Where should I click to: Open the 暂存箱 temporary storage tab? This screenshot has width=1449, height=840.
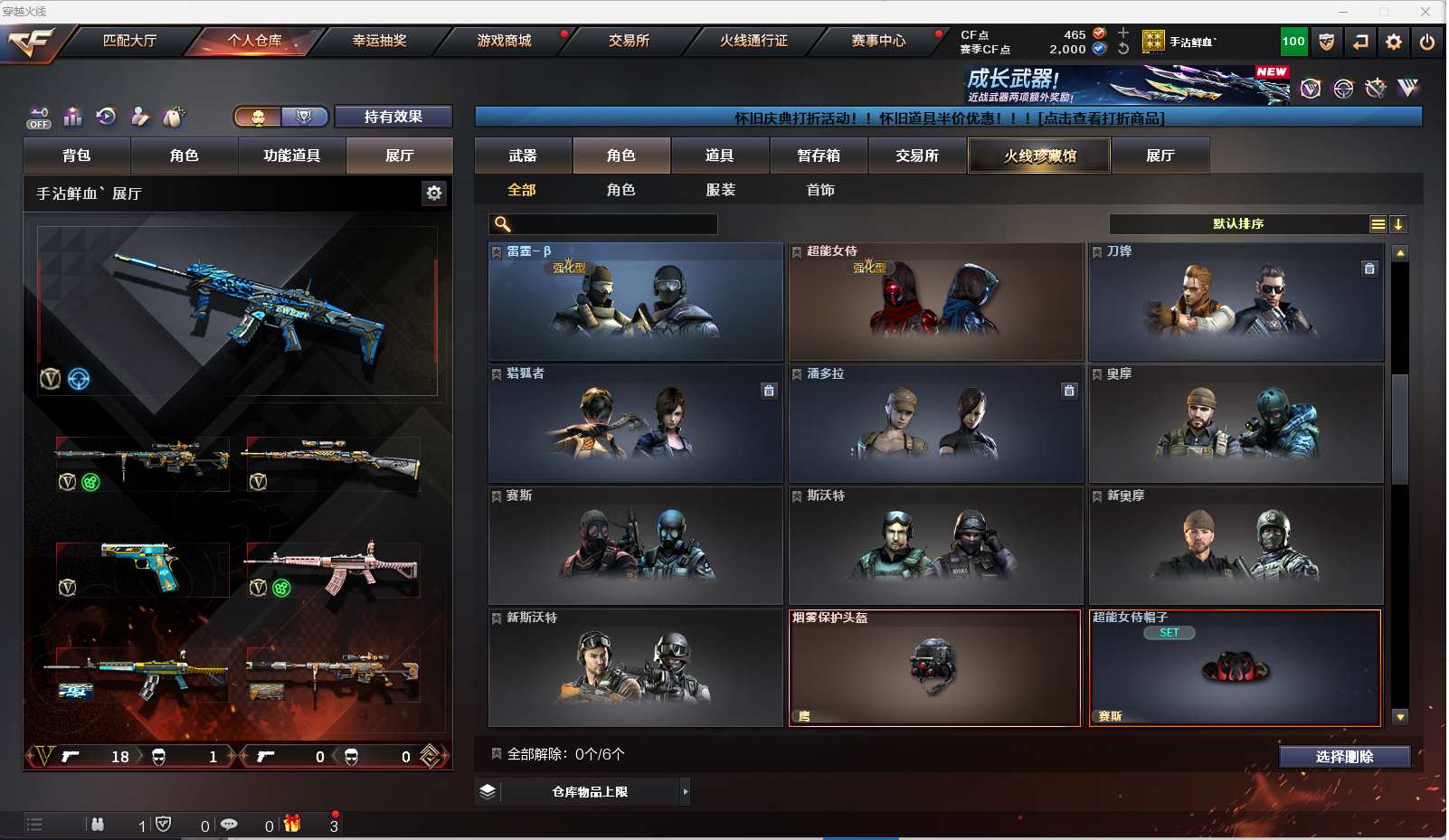tap(819, 156)
